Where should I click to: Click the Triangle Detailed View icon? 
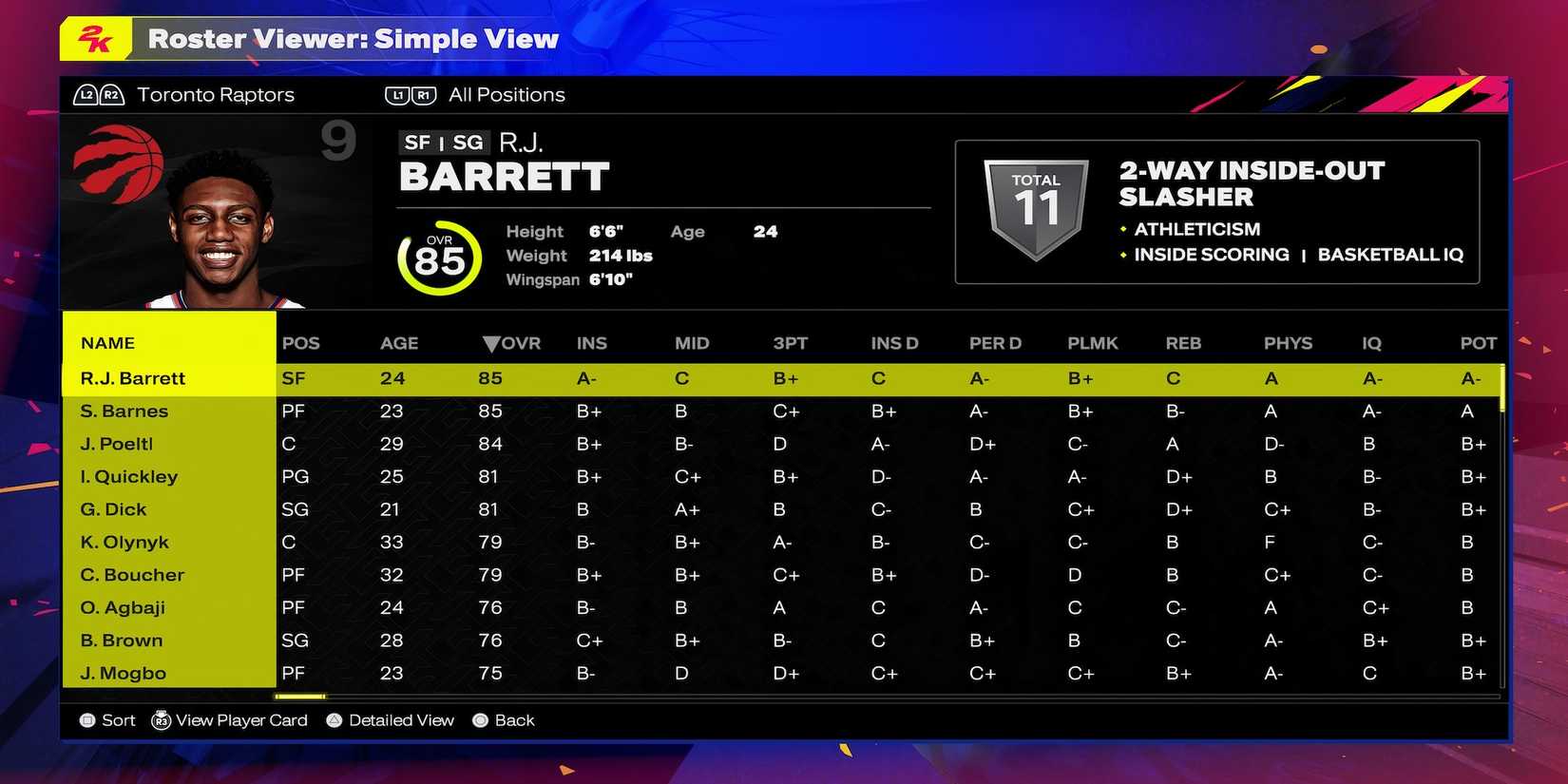334,720
